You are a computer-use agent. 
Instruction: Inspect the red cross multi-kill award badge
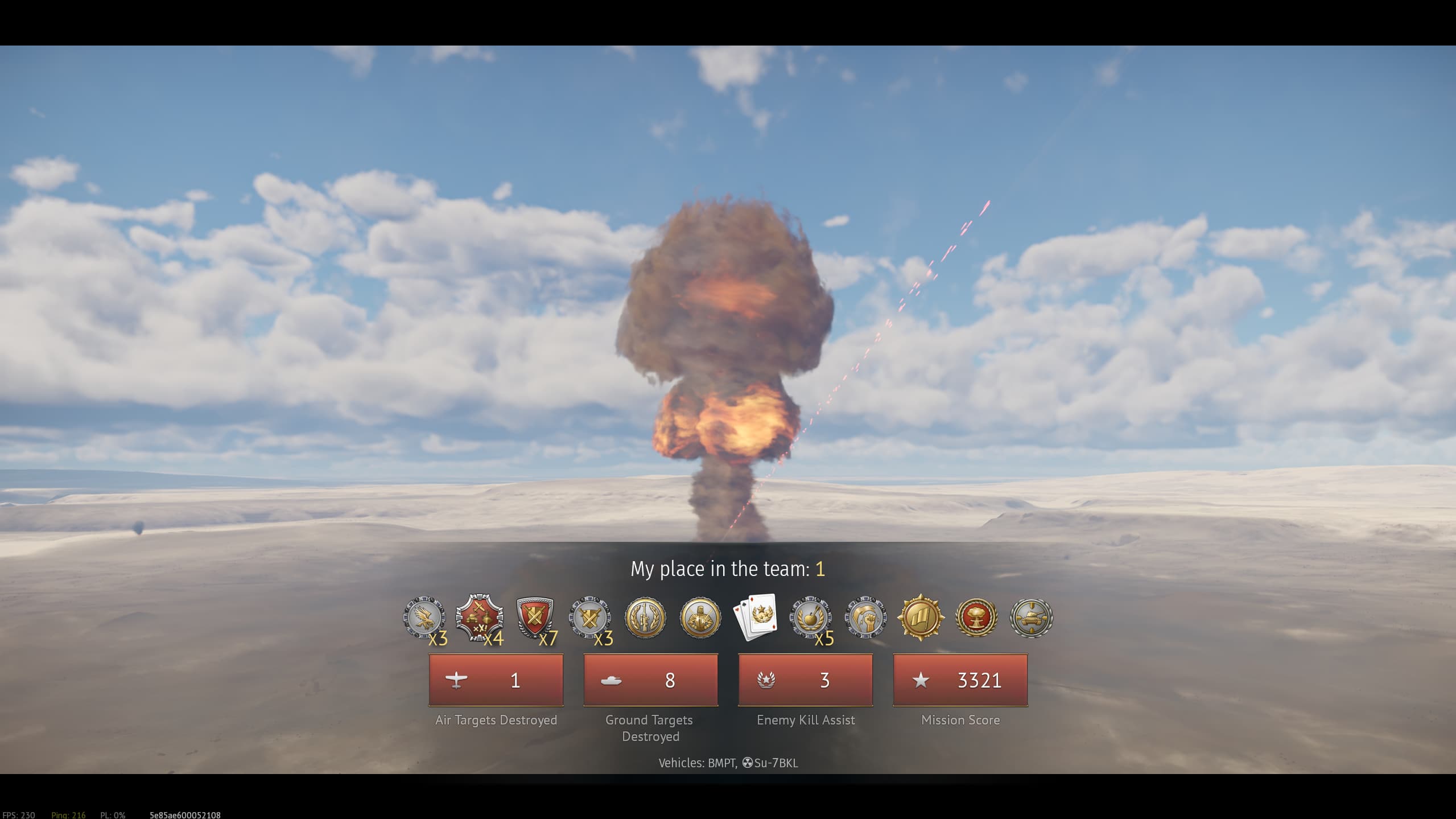click(x=479, y=618)
